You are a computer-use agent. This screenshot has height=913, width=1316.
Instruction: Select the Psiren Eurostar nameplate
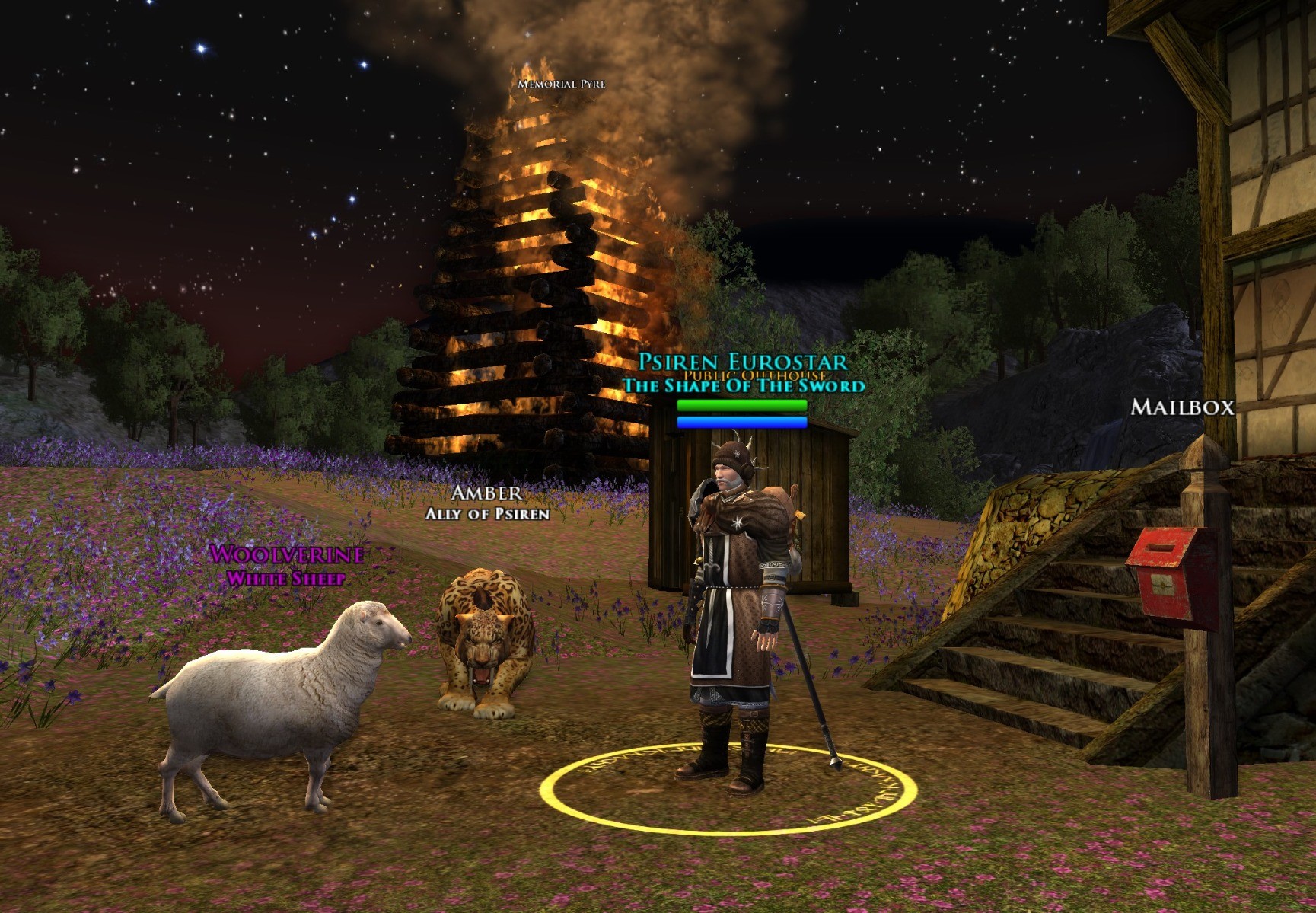[742, 362]
